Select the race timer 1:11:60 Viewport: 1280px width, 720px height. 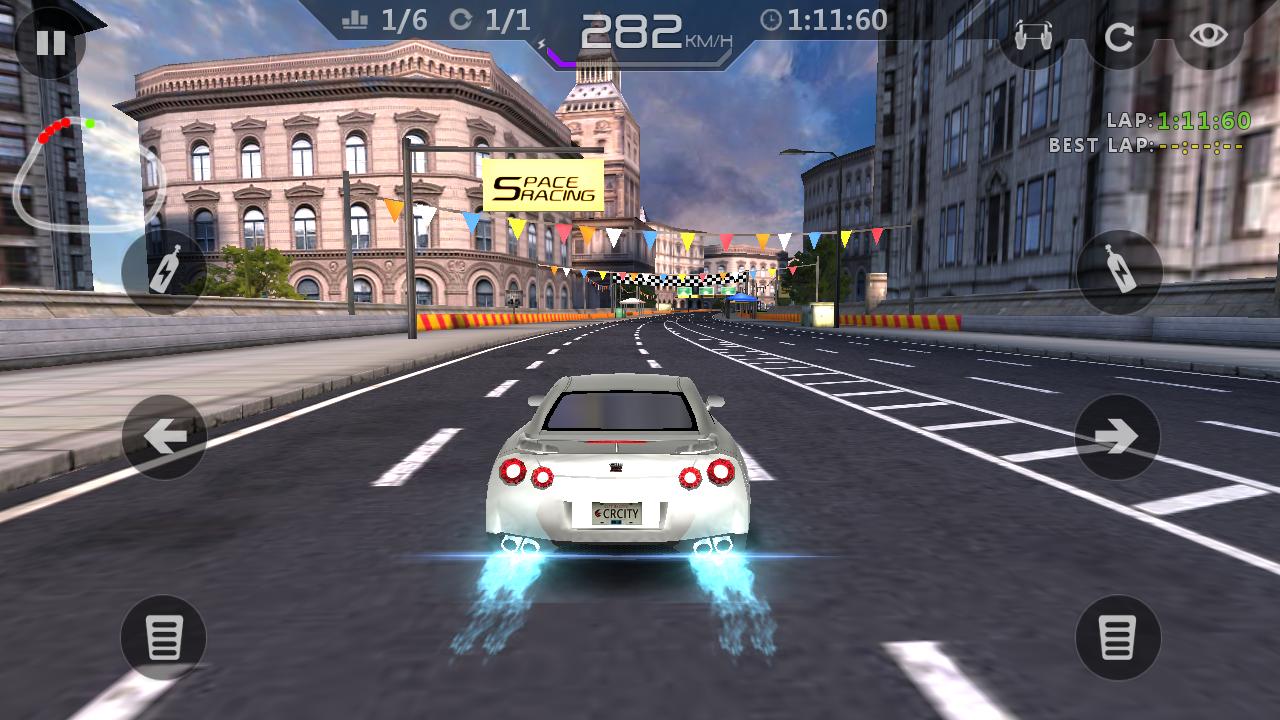(x=824, y=18)
